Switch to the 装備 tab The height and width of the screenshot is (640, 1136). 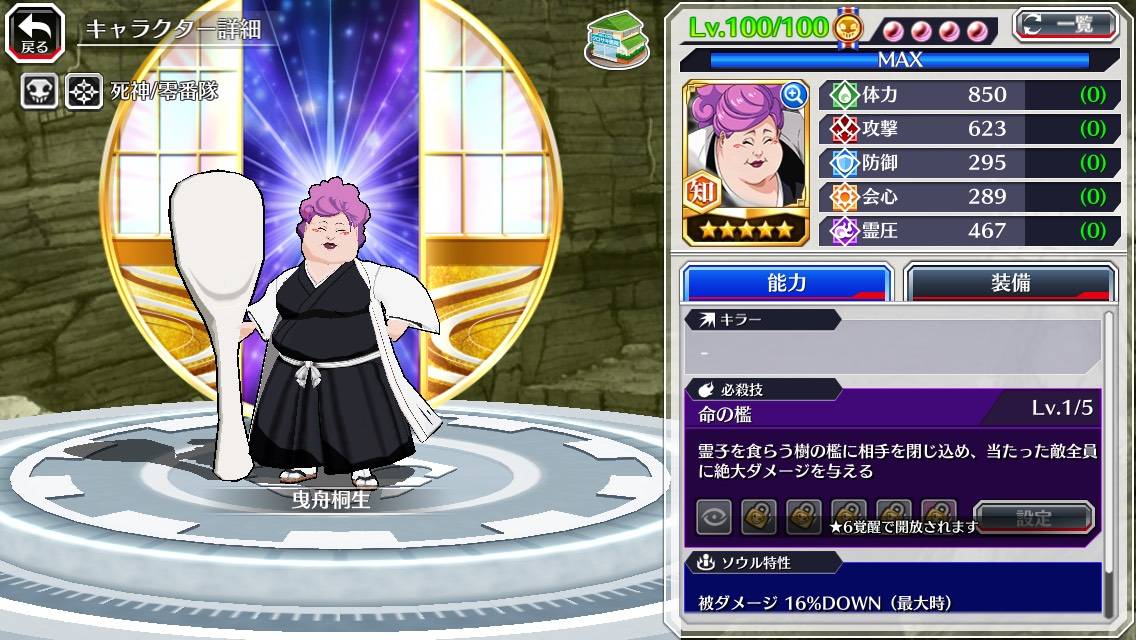(1009, 283)
